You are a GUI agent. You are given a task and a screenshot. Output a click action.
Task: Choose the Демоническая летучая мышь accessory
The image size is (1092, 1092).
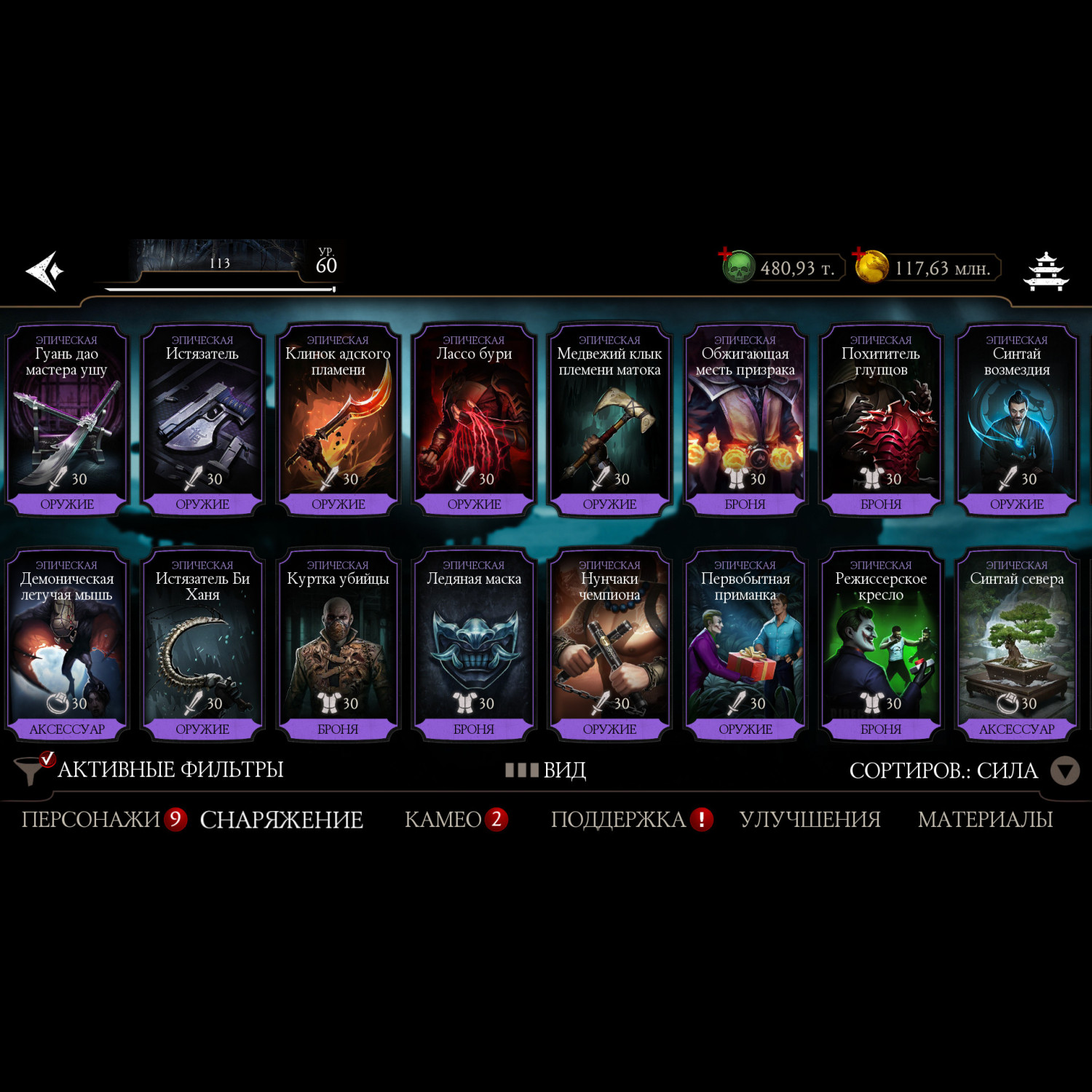pos(67,646)
